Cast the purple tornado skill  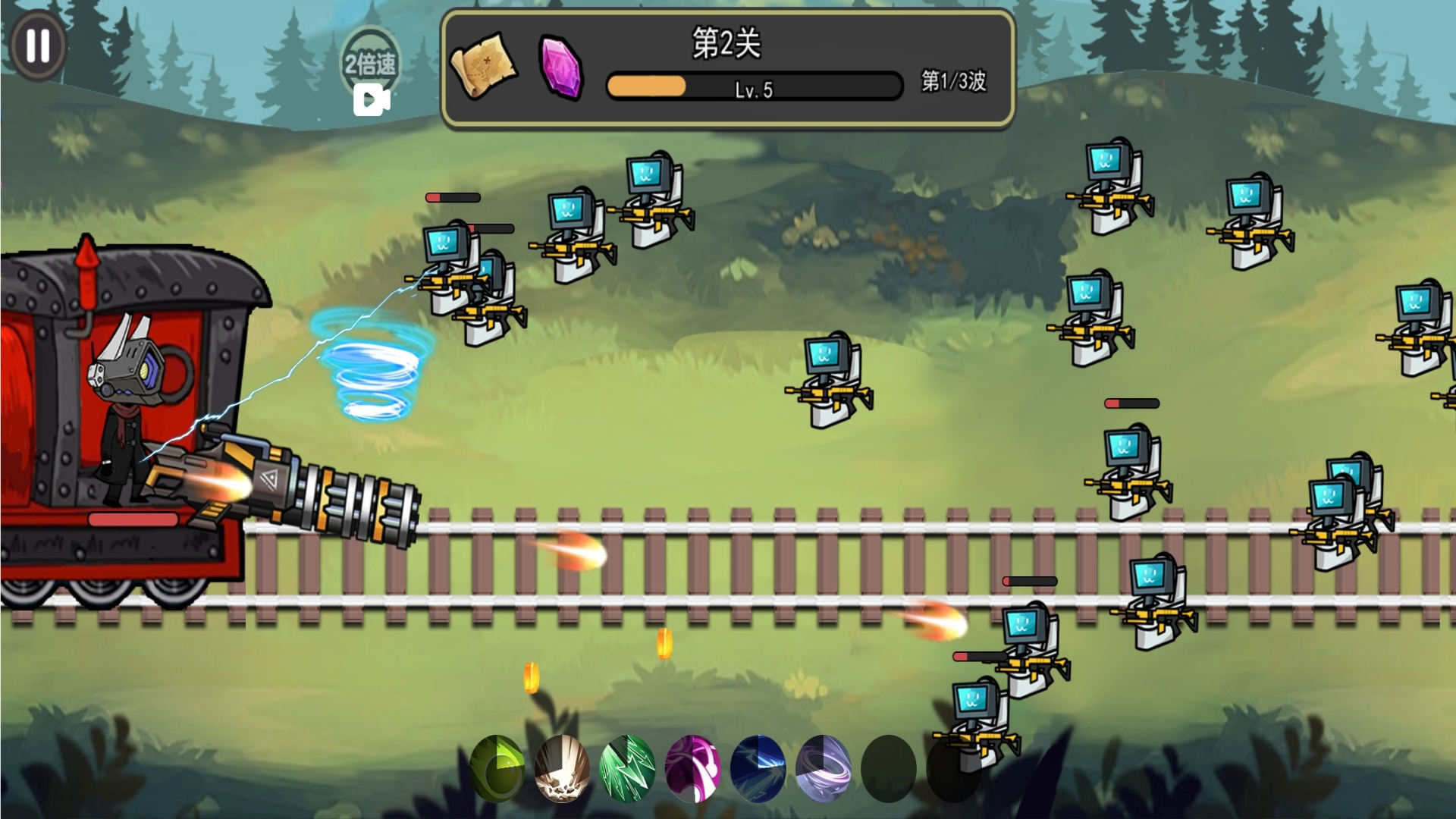[x=824, y=768]
